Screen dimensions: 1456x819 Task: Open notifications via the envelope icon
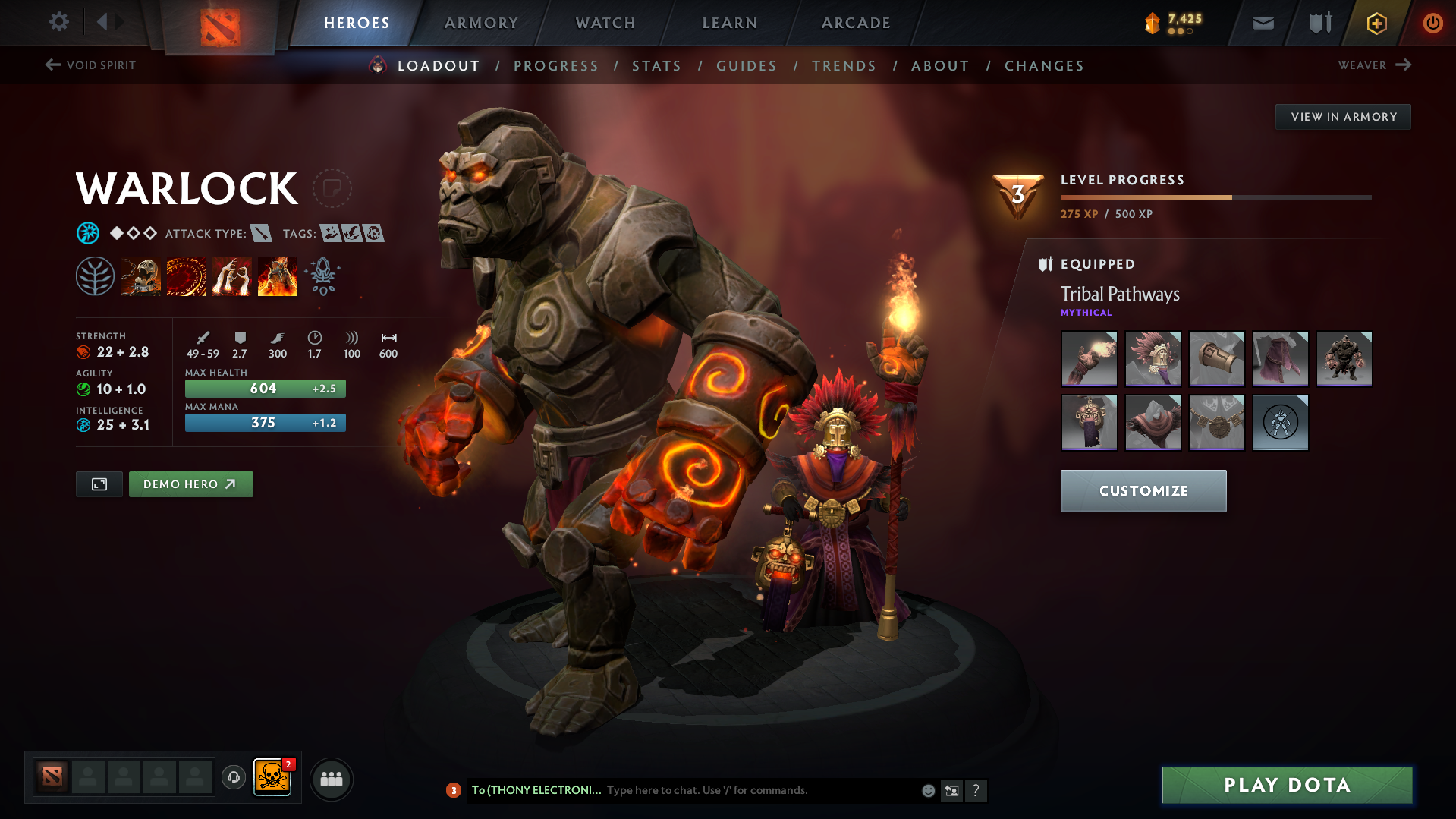(x=1262, y=23)
